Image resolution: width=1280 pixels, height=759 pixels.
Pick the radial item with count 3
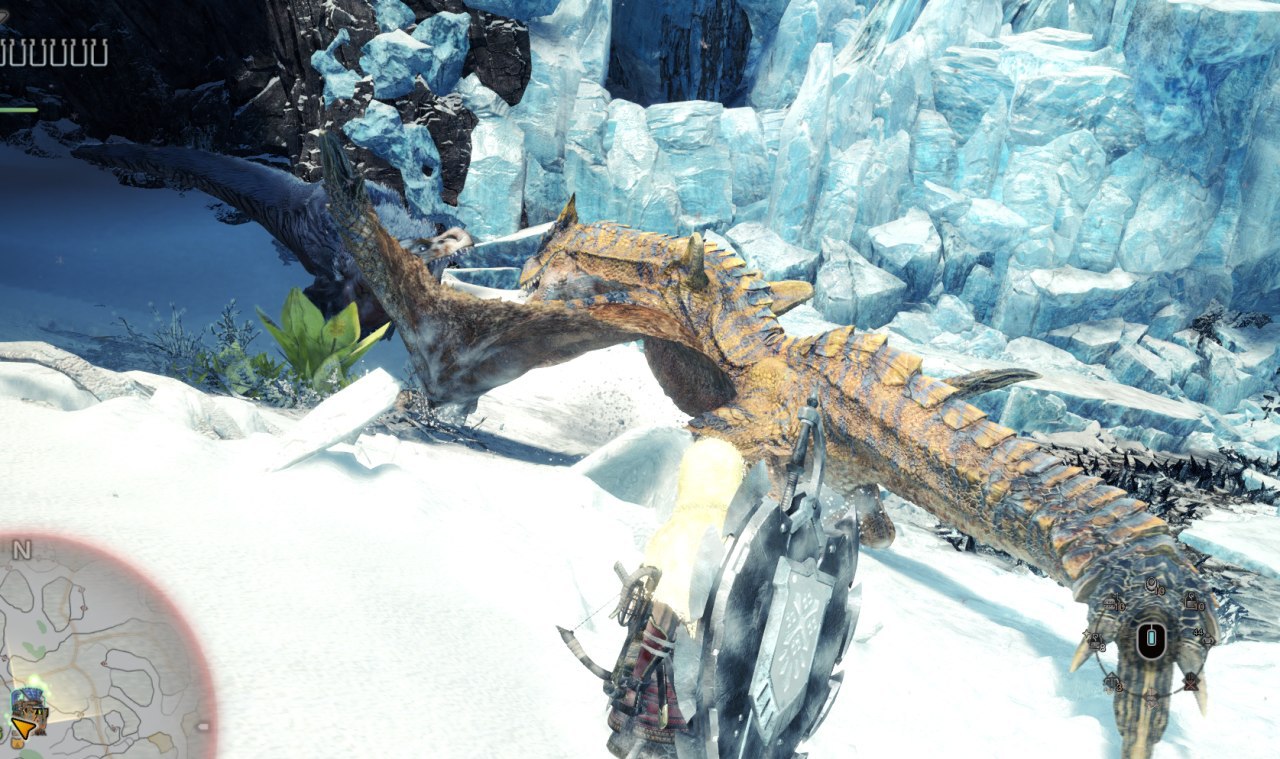pyautogui.click(x=1111, y=683)
